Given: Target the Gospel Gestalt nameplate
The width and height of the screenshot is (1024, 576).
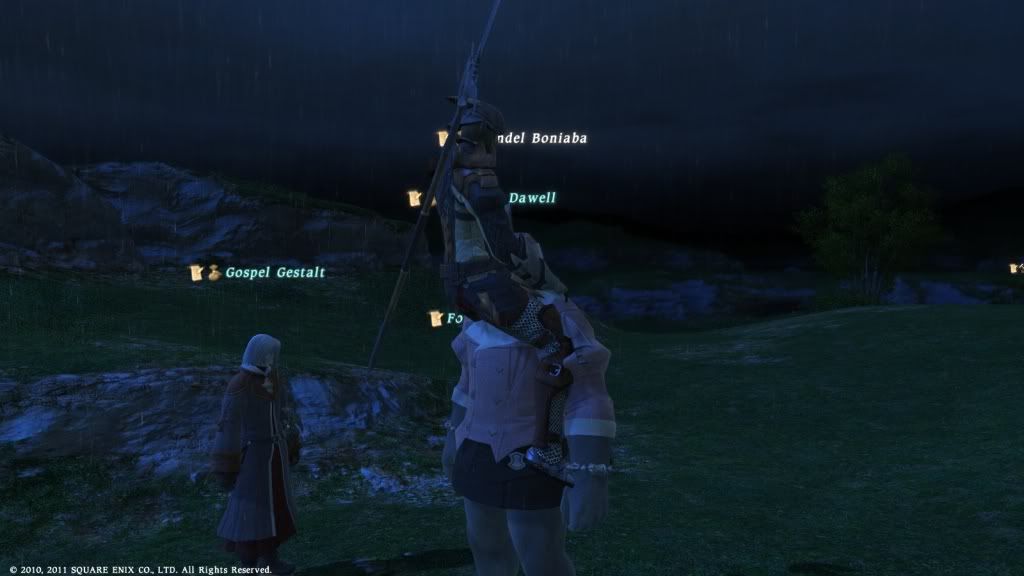Looking at the screenshot, I should tap(274, 272).
